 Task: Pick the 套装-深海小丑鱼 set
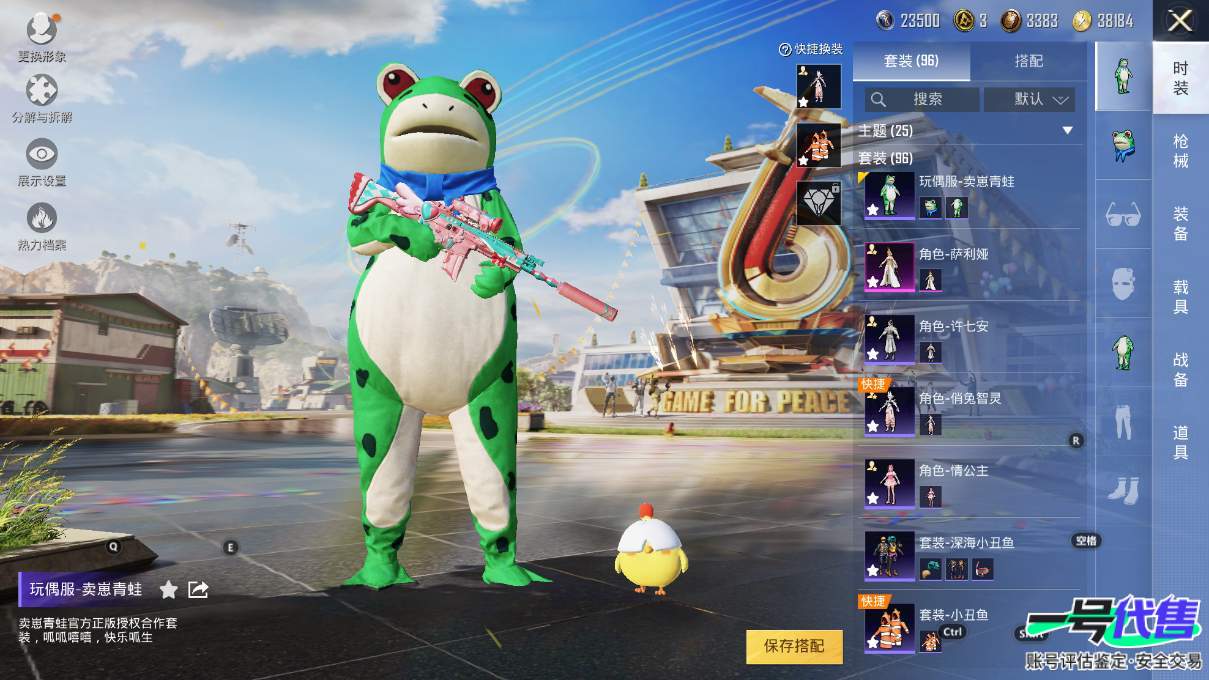pos(970,555)
